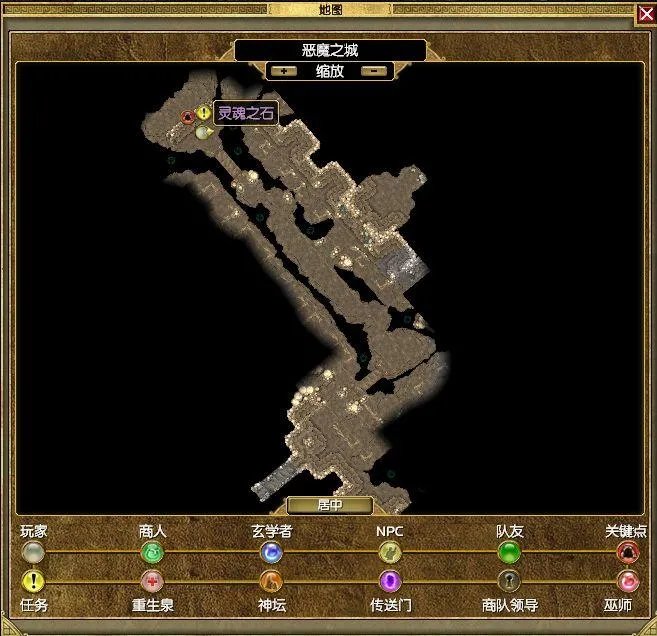Click the orange 神坛 shrine legend icon
Viewport: 657px width, 636px height.
271,581
